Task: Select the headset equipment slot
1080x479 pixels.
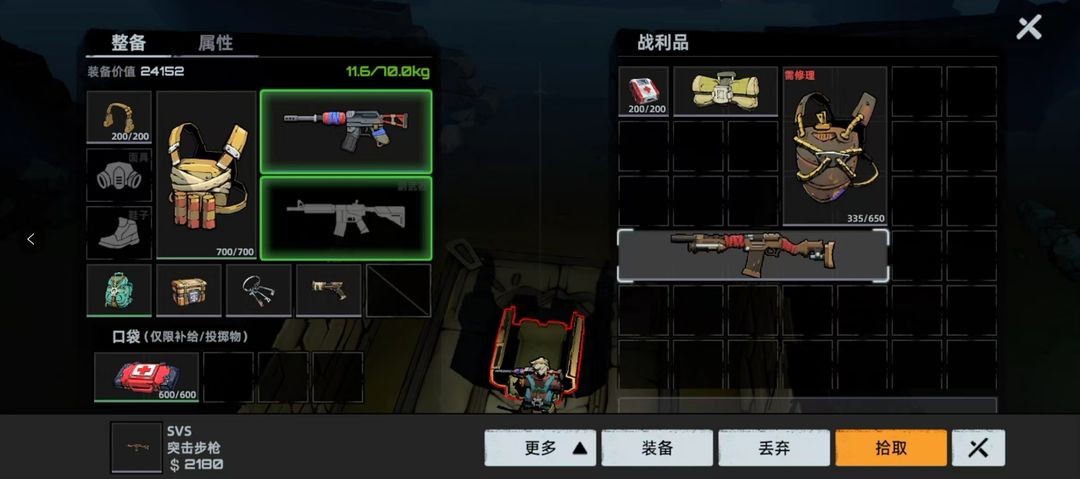Action: pos(119,118)
